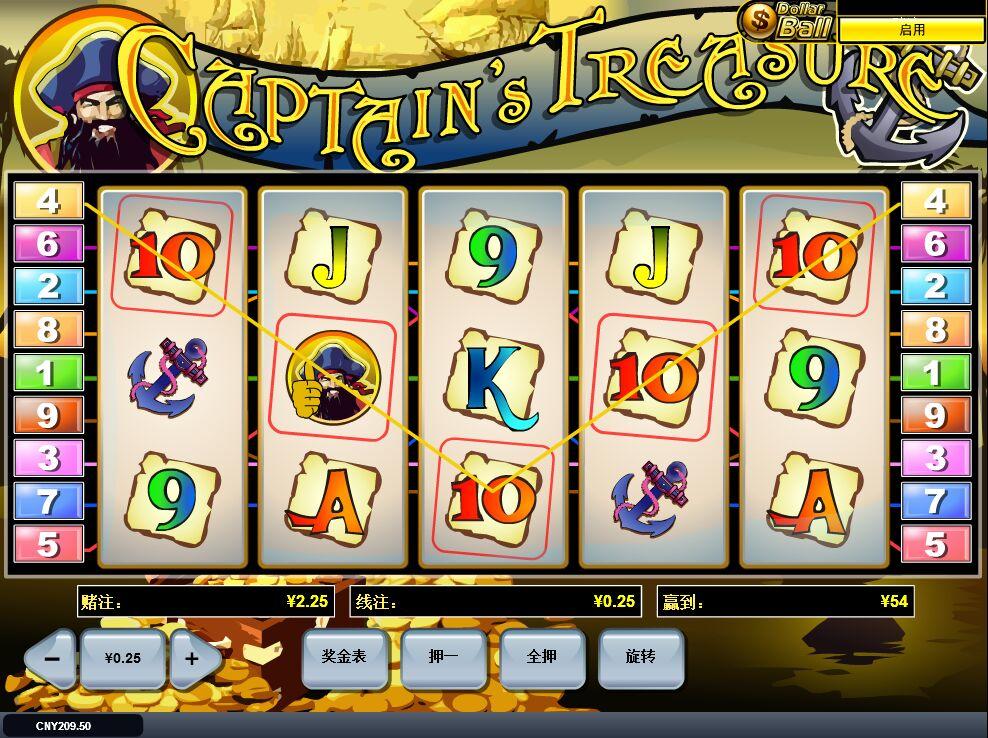Decrease the line bet with the minus button
The image size is (988, 738).
(x=52, y=658)
